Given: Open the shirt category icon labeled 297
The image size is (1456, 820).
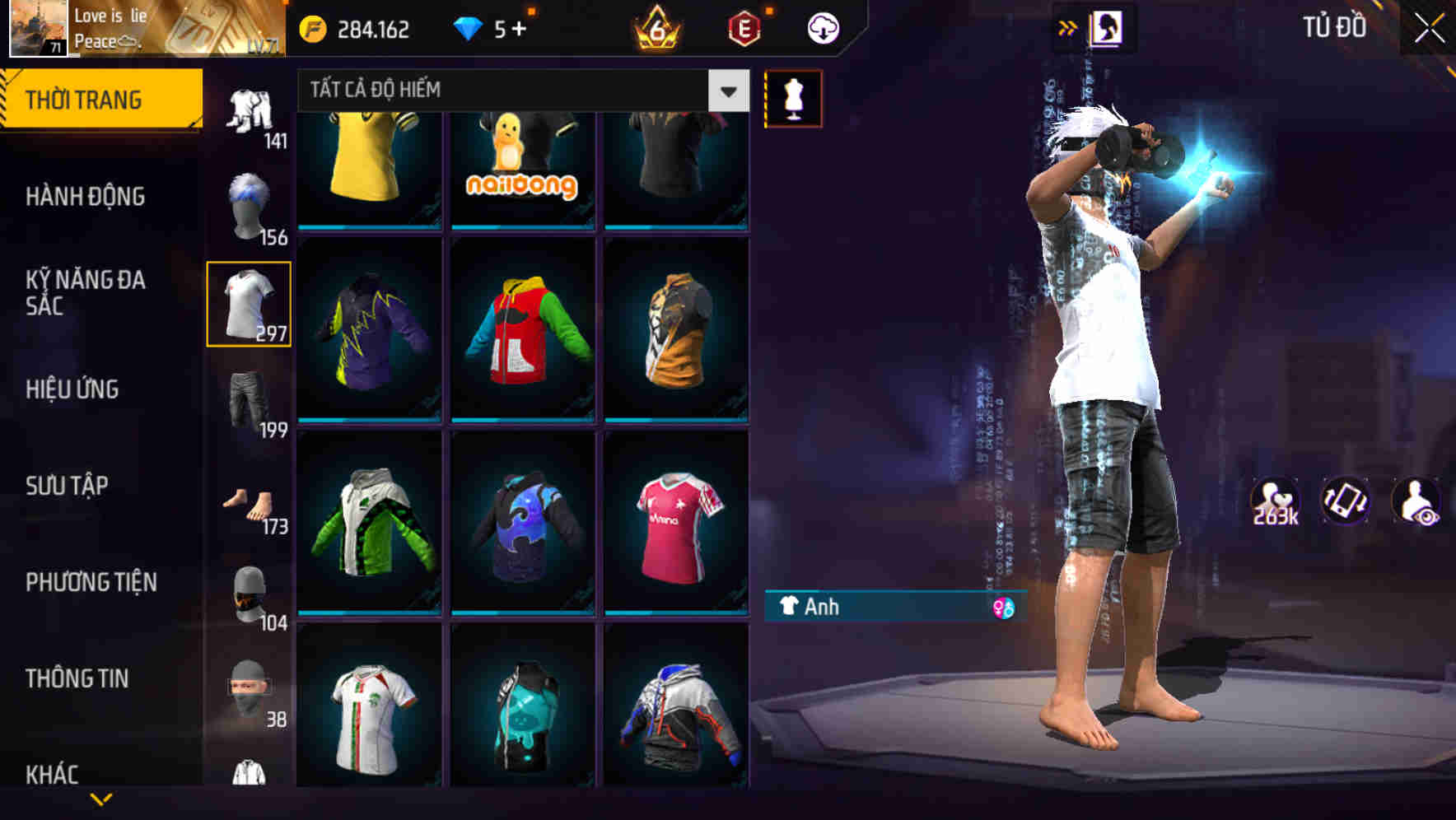Looking at the screenshot, I should pyautogui.click(x=247, y=302).
